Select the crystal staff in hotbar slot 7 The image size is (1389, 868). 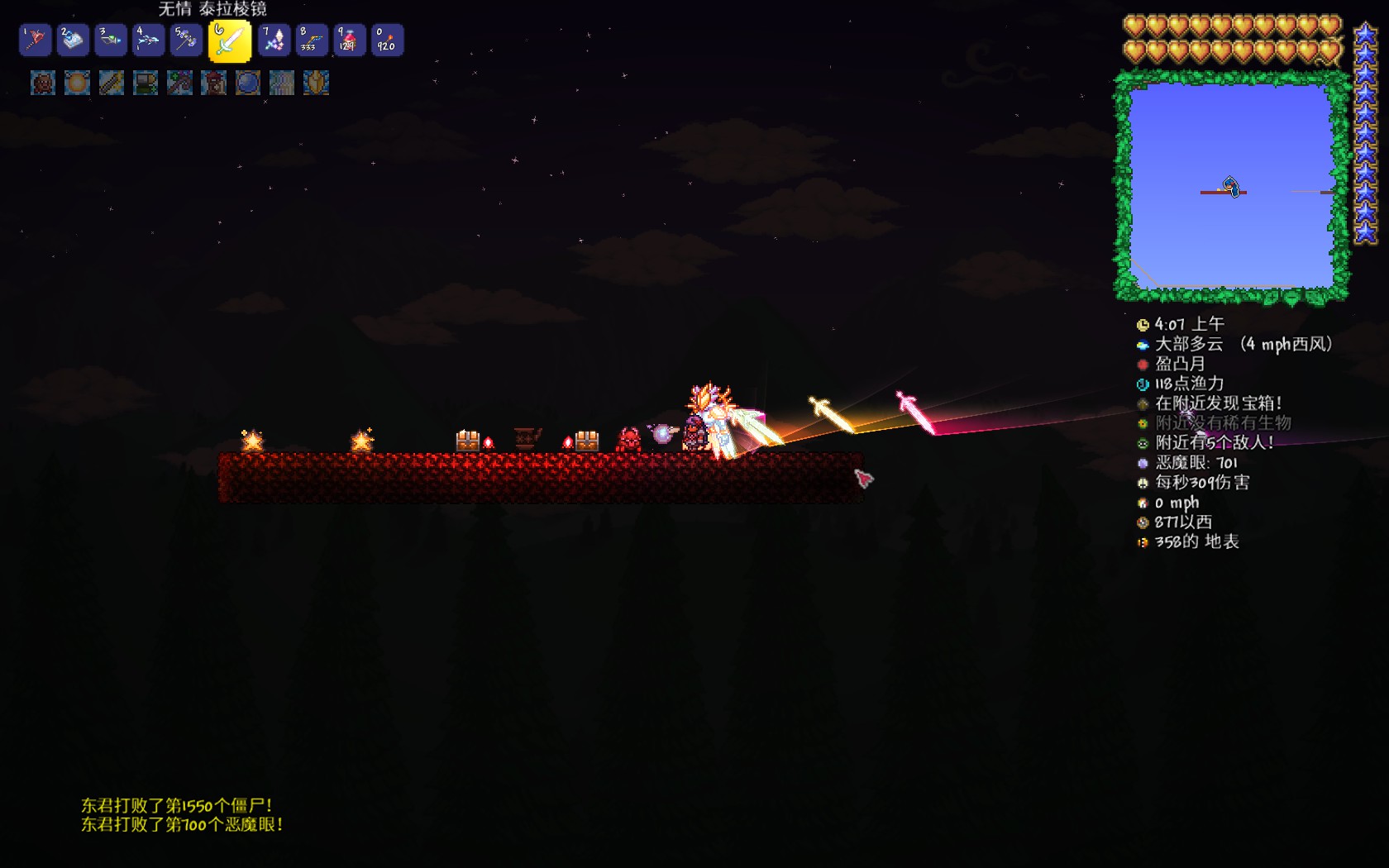click(274, 40)
